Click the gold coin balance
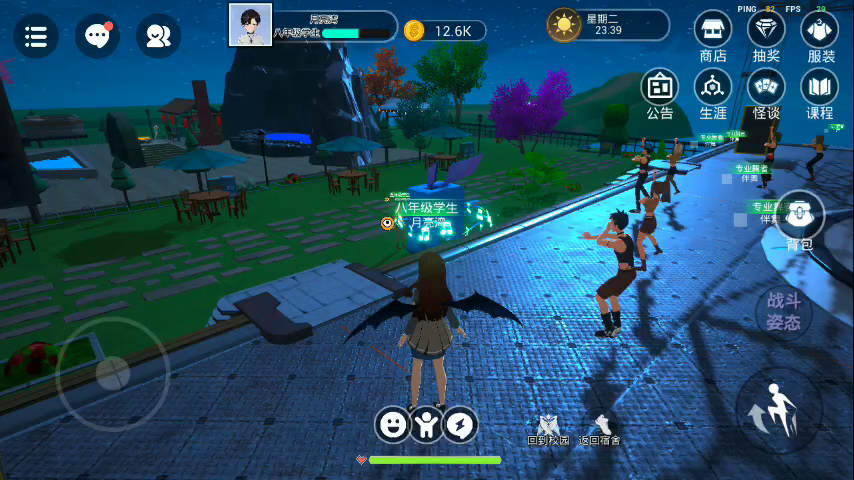Image resolution: width=854 pixels, height=480 pixels. 444,31
